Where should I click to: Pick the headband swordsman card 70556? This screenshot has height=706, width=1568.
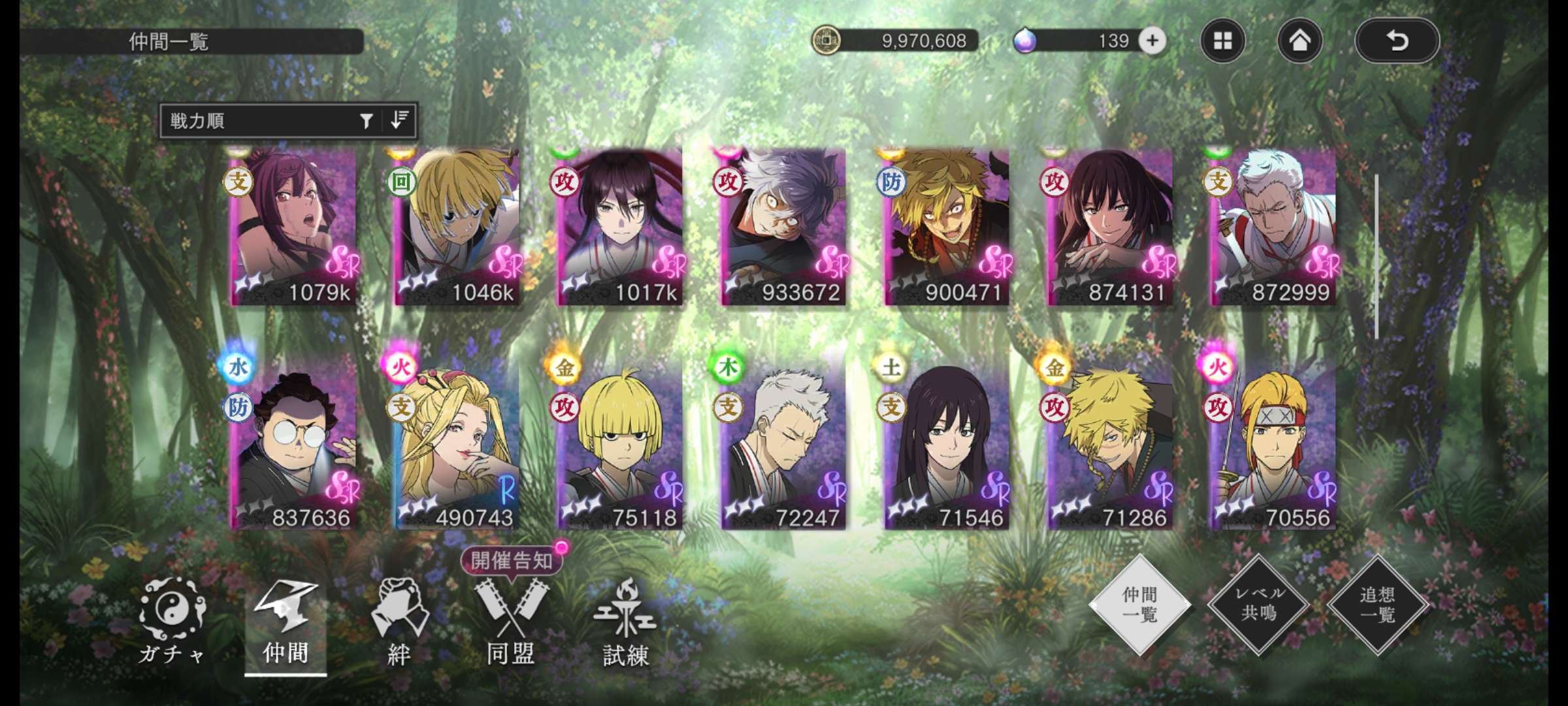pyautogui.click(x=1273, y=445)
